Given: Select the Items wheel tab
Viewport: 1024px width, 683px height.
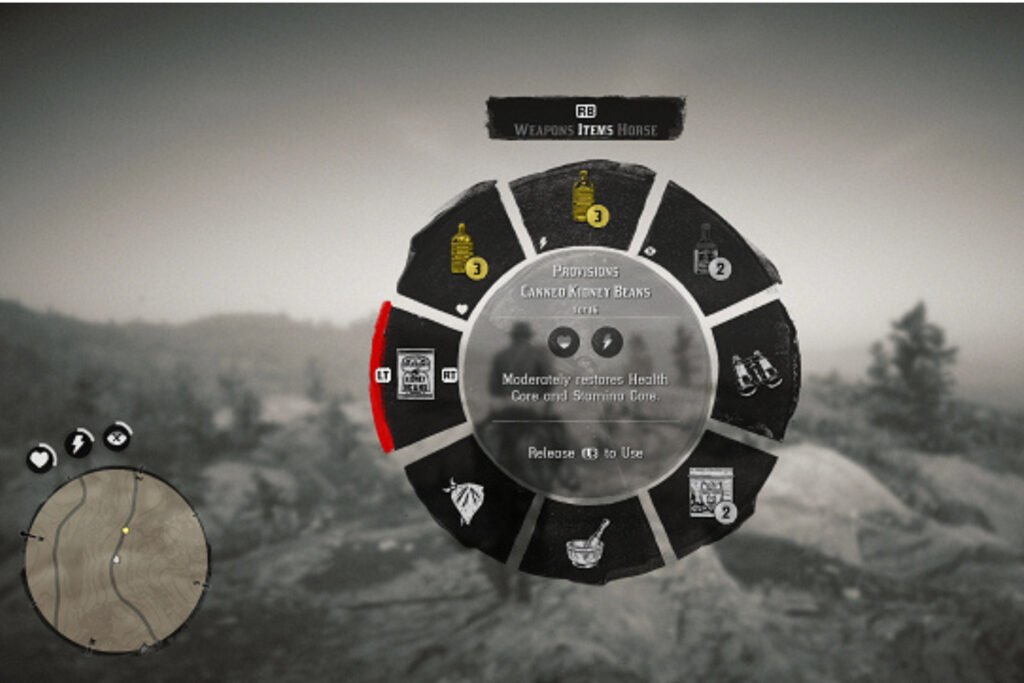Looking at the screenshot, I should (x=595, y=130).
